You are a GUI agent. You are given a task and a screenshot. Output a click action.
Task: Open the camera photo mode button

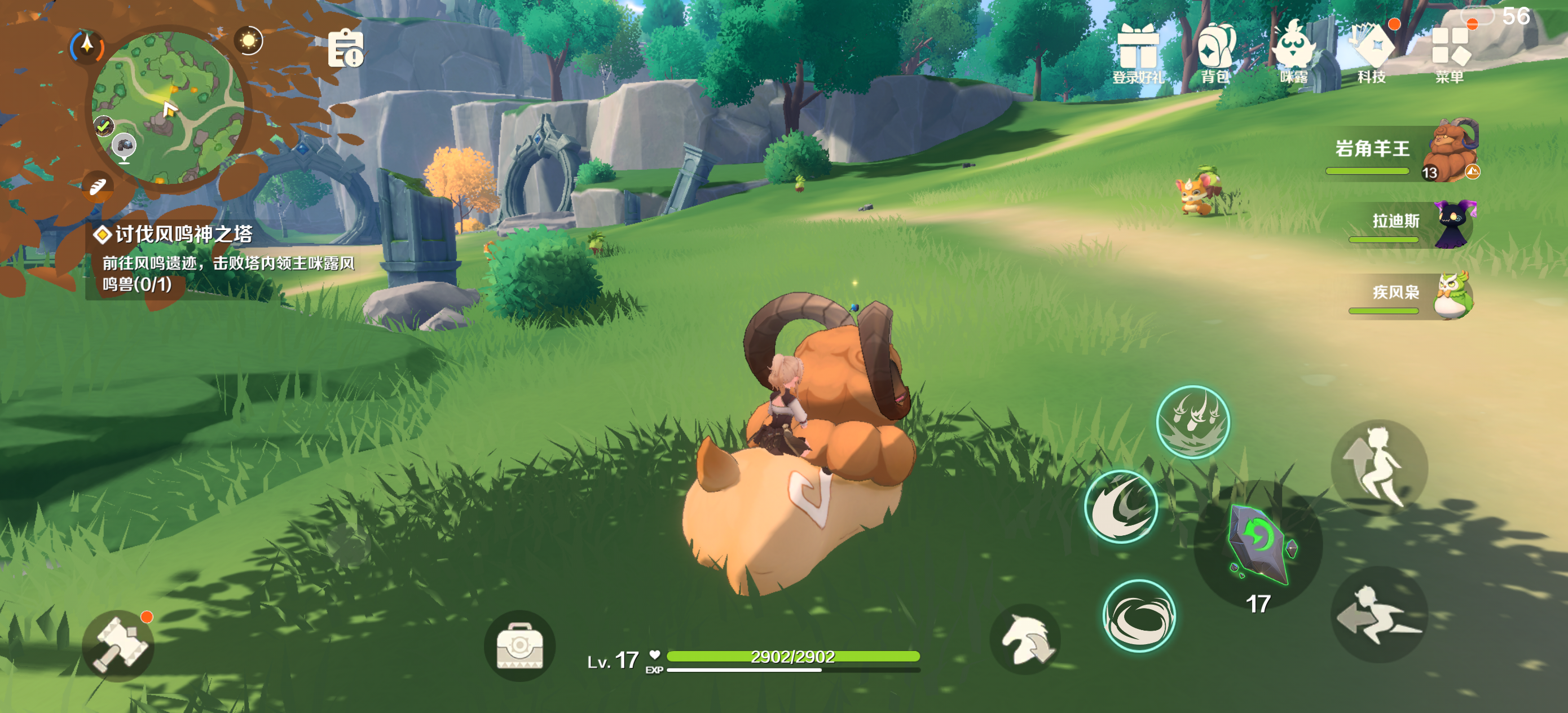click(519, 645)
